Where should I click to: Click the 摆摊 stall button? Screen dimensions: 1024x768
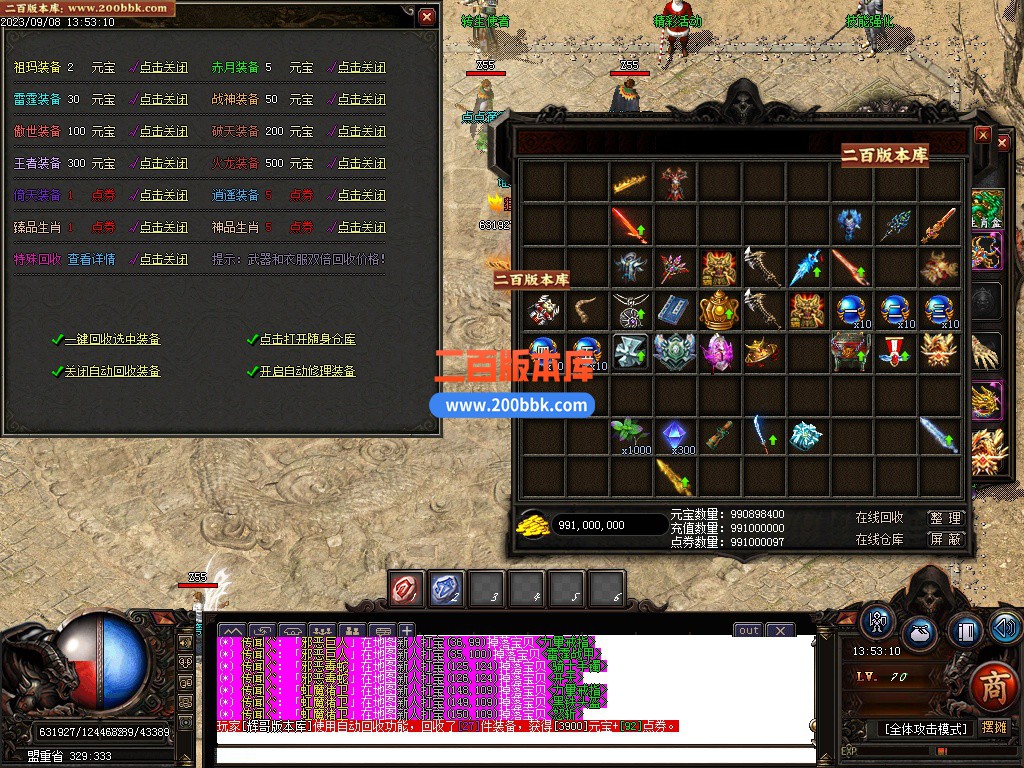pyautogui.click(x=994, y=729)
